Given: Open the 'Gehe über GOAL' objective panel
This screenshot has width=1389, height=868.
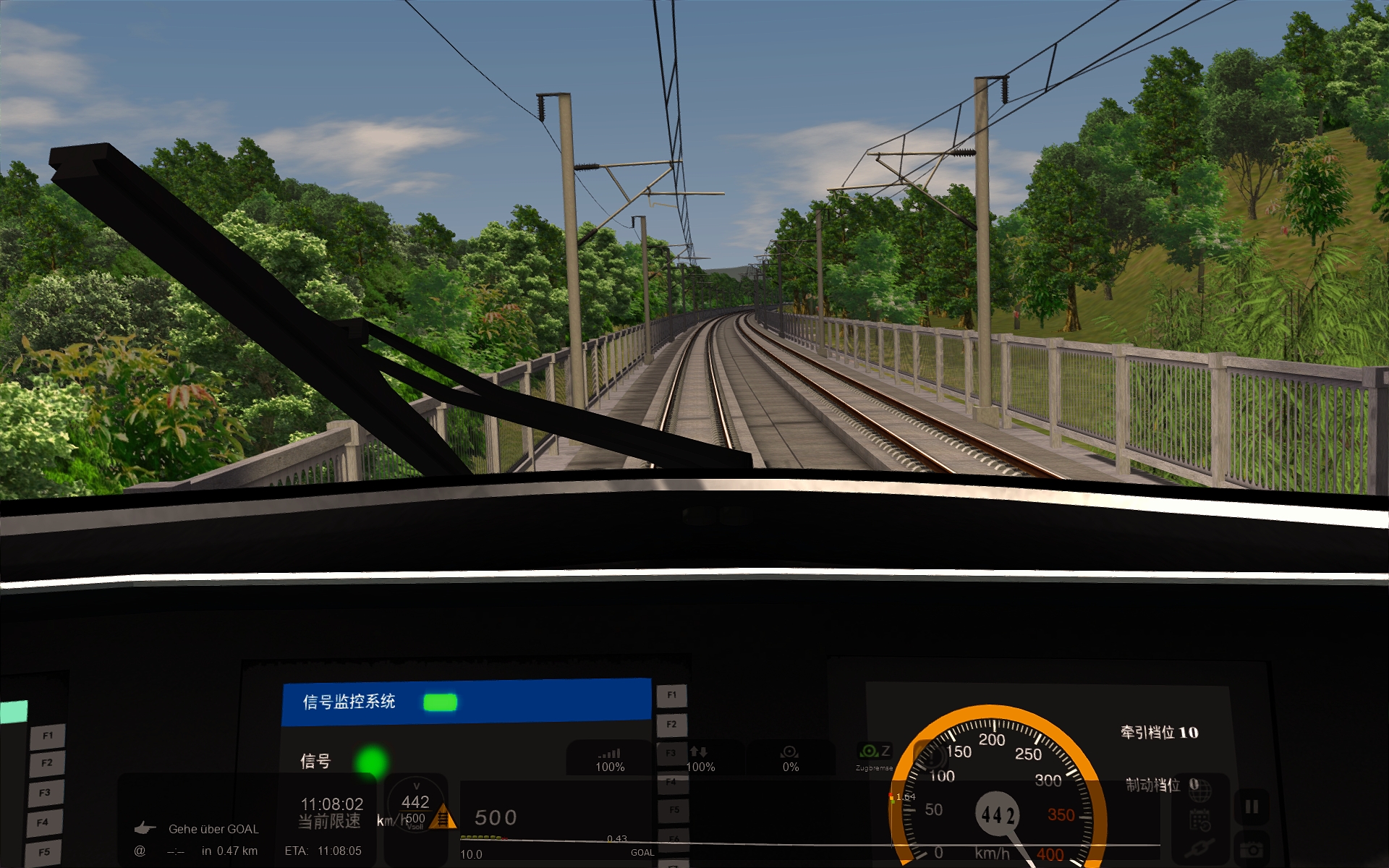Looking at the screenshot, I should (x=213, y=829).
